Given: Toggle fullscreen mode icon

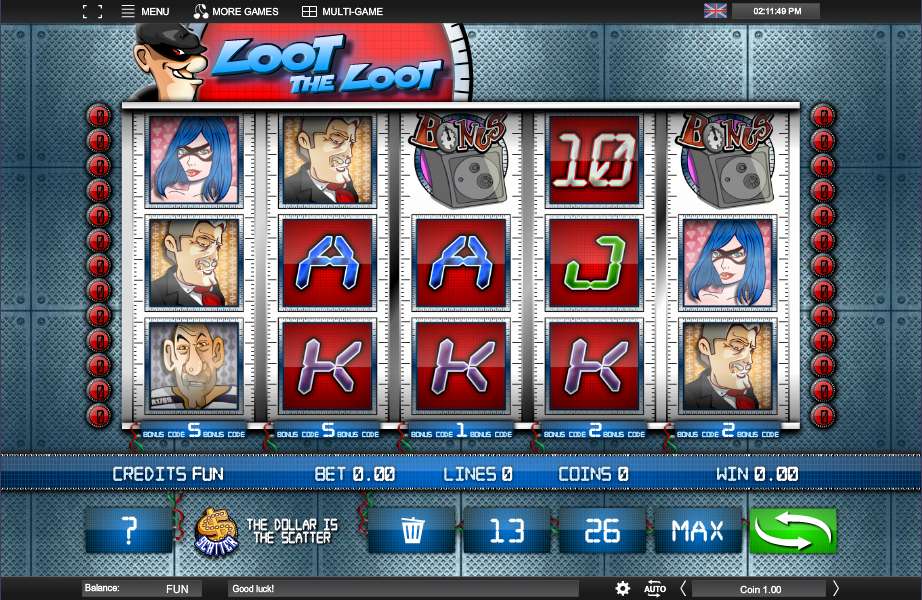Looking at the screenshot, I should [x=92, y=12].
